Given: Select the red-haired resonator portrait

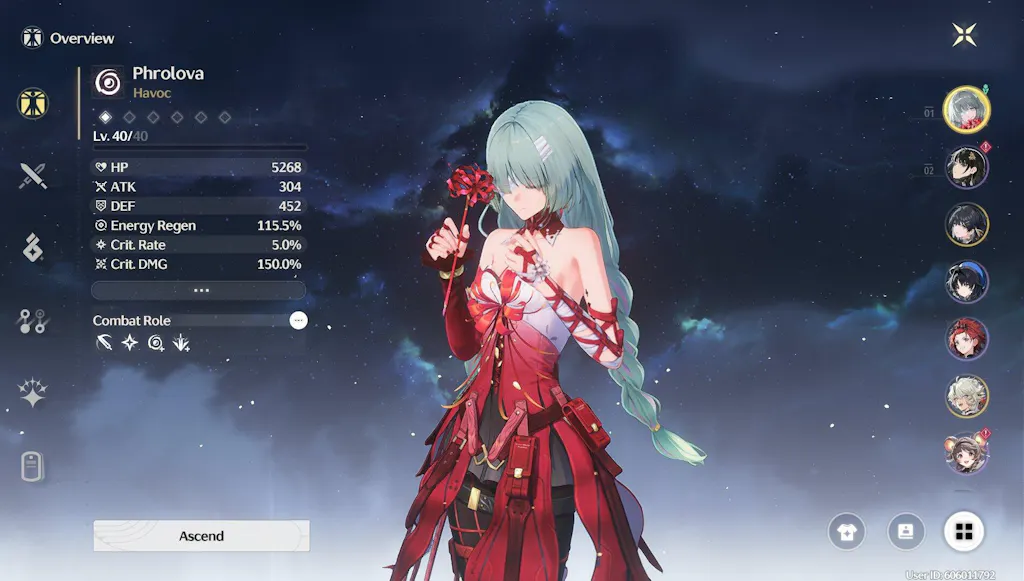Looking at the screenshot, I should pos(967,339).
